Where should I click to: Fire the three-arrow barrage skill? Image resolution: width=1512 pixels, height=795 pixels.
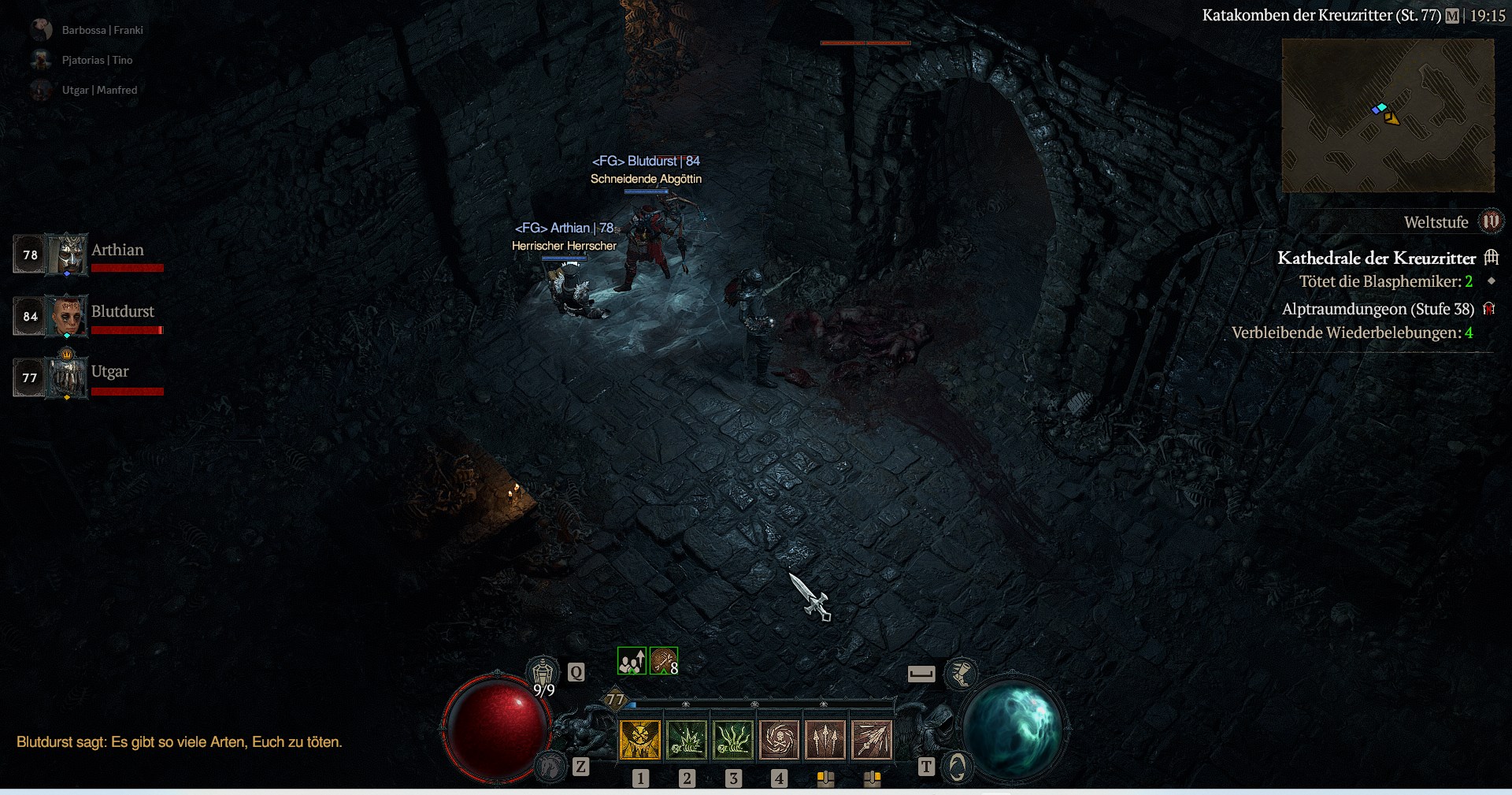tap(825, 740)
